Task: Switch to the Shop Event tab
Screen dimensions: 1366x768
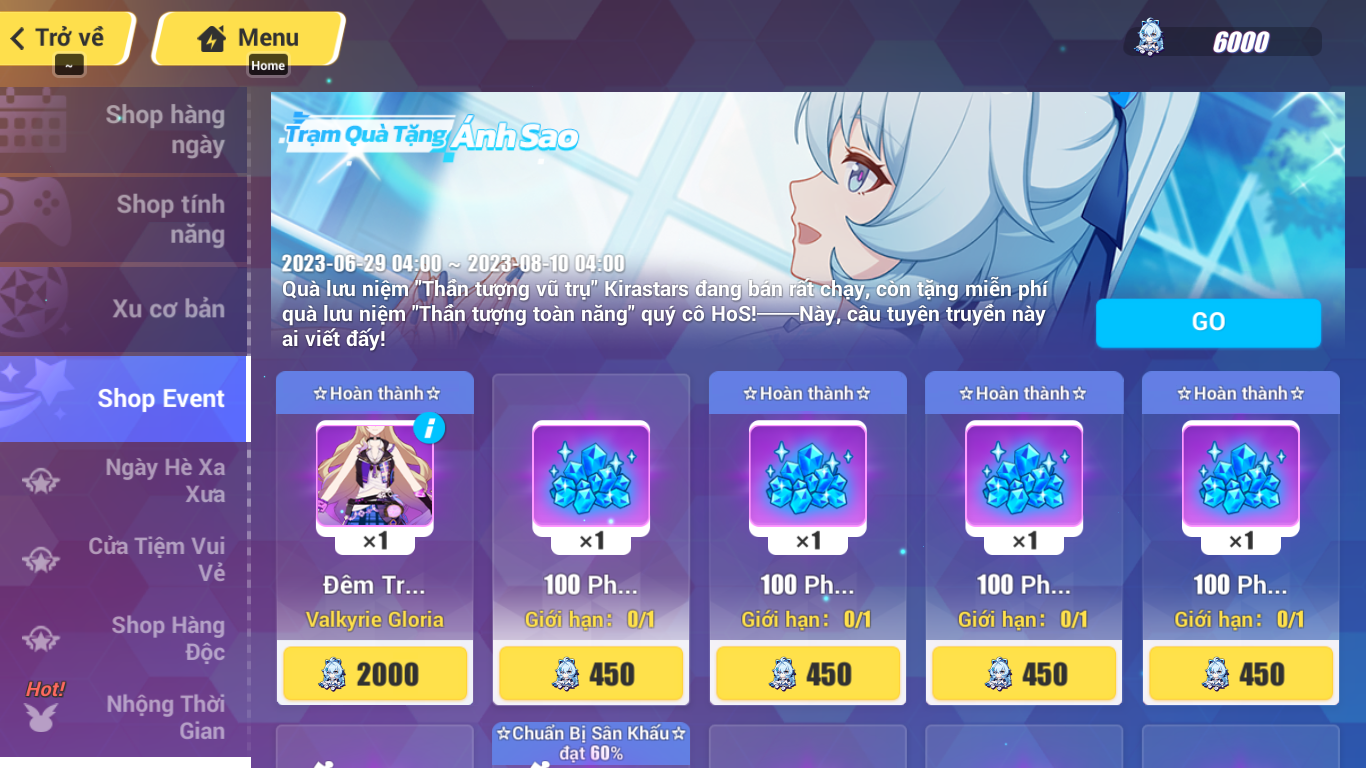Action: point(160,398)
